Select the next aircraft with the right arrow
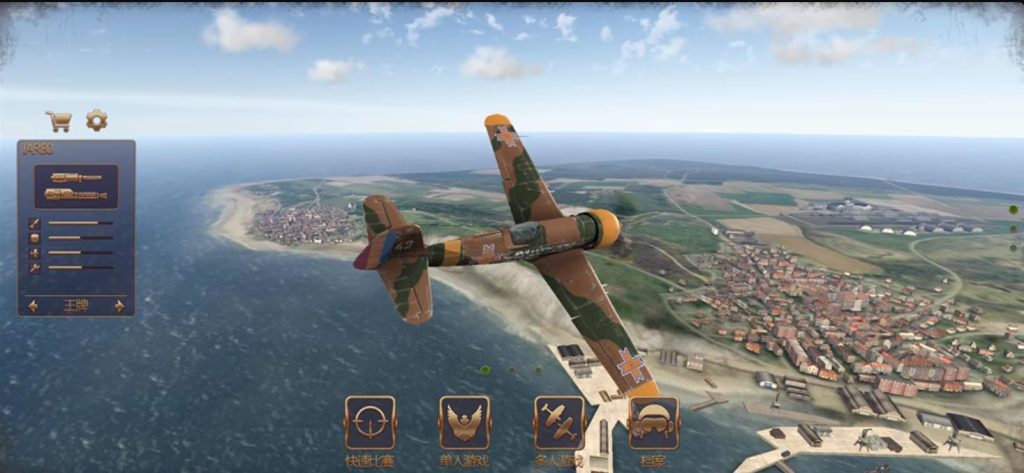The height and width of the screenshot is (473, 1024). click(x=120, y=306)
